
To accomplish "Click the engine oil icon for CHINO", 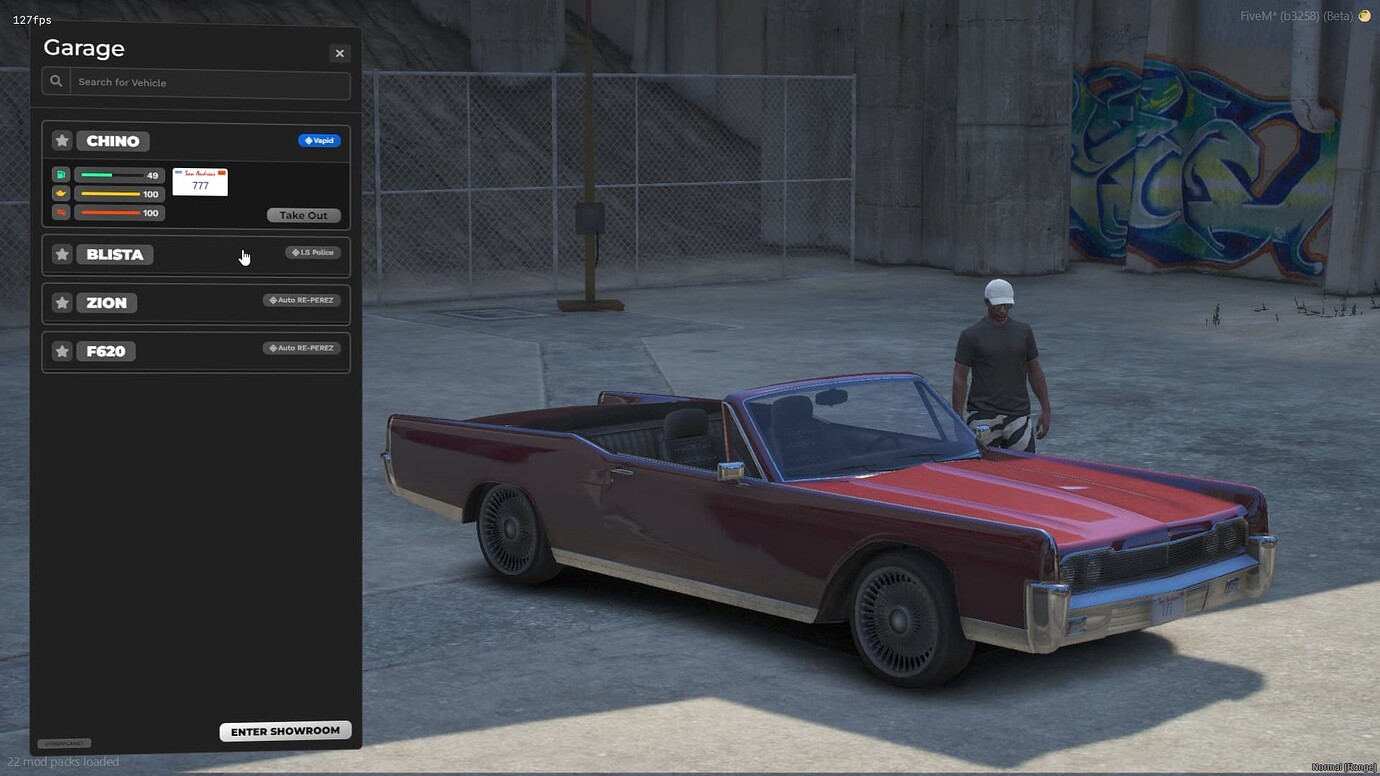I will click(60, 193).
